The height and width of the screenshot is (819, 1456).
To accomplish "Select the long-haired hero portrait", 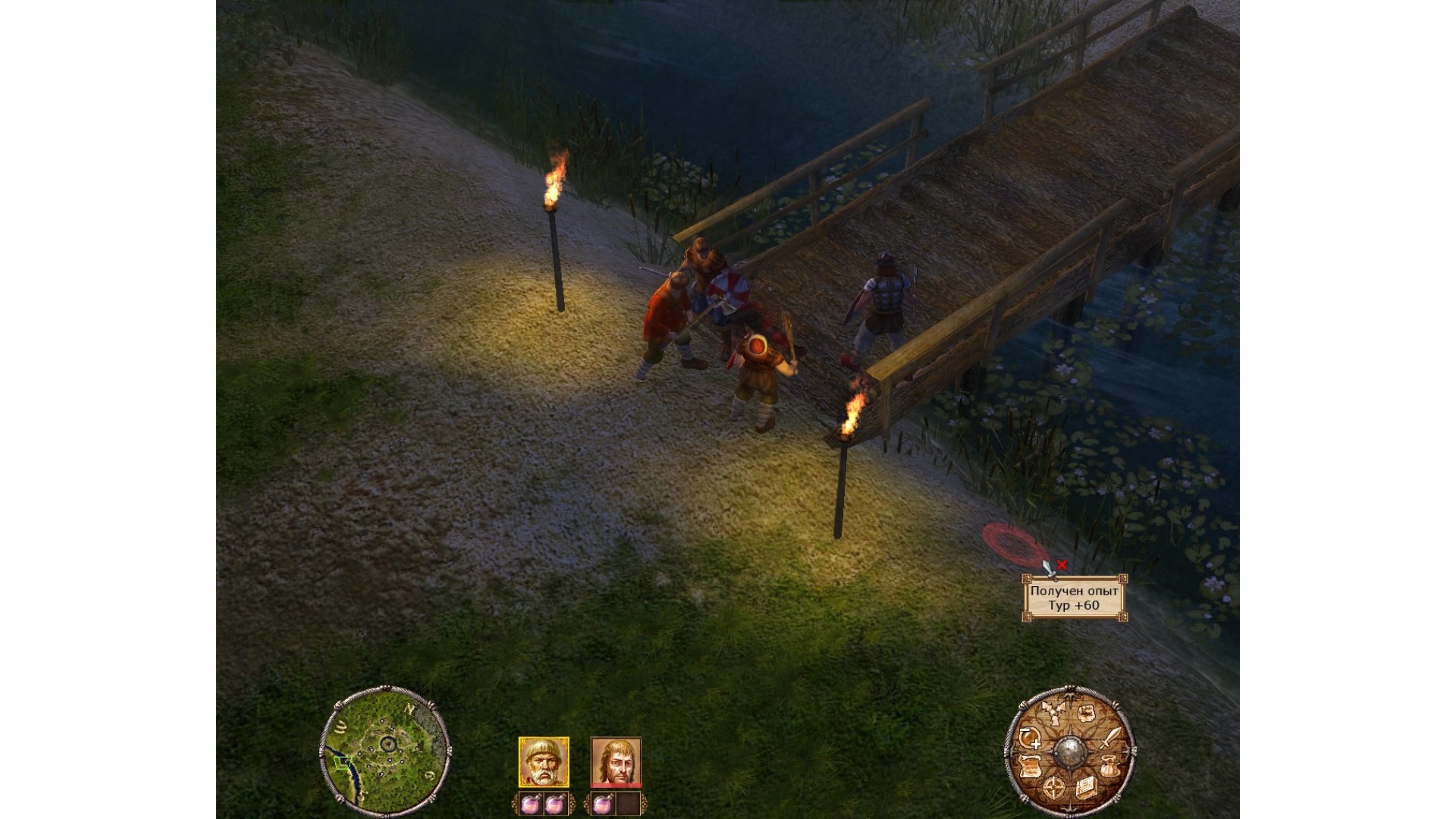I will (616, 761).
